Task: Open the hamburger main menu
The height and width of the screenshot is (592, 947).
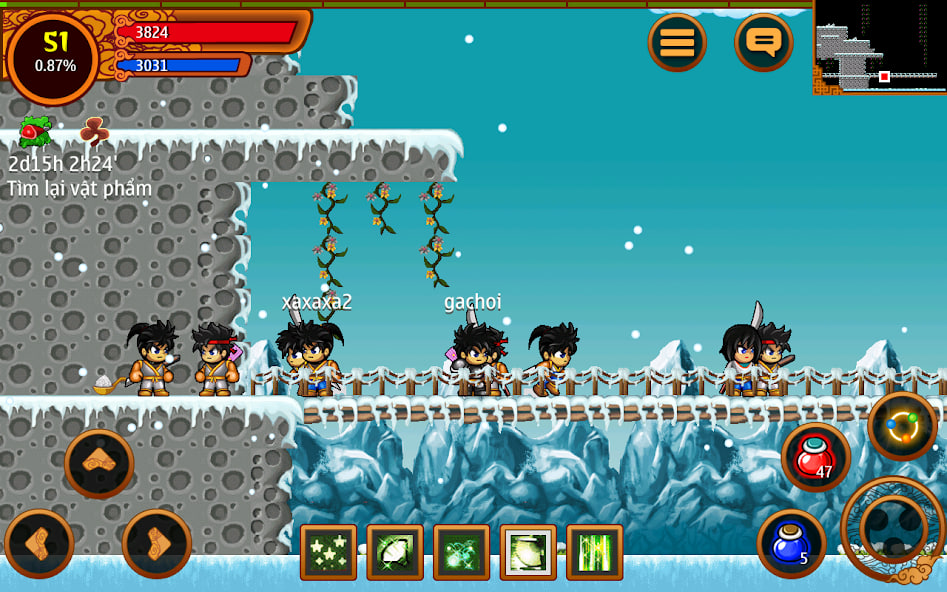Action: [x=677, y=42]
